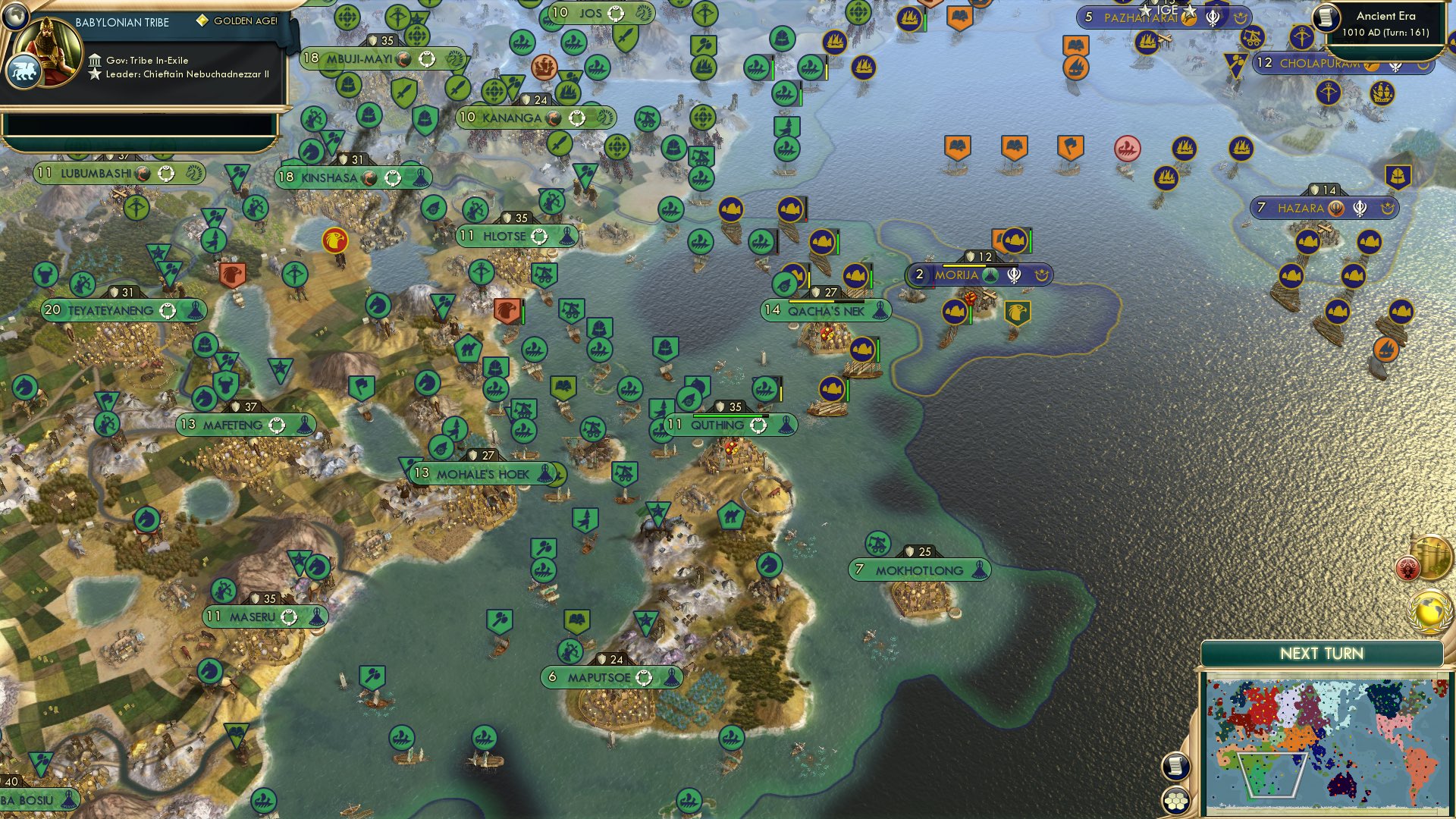
Task: Click the city walls wonder notification medallion
Action: tap(1432, 558)
